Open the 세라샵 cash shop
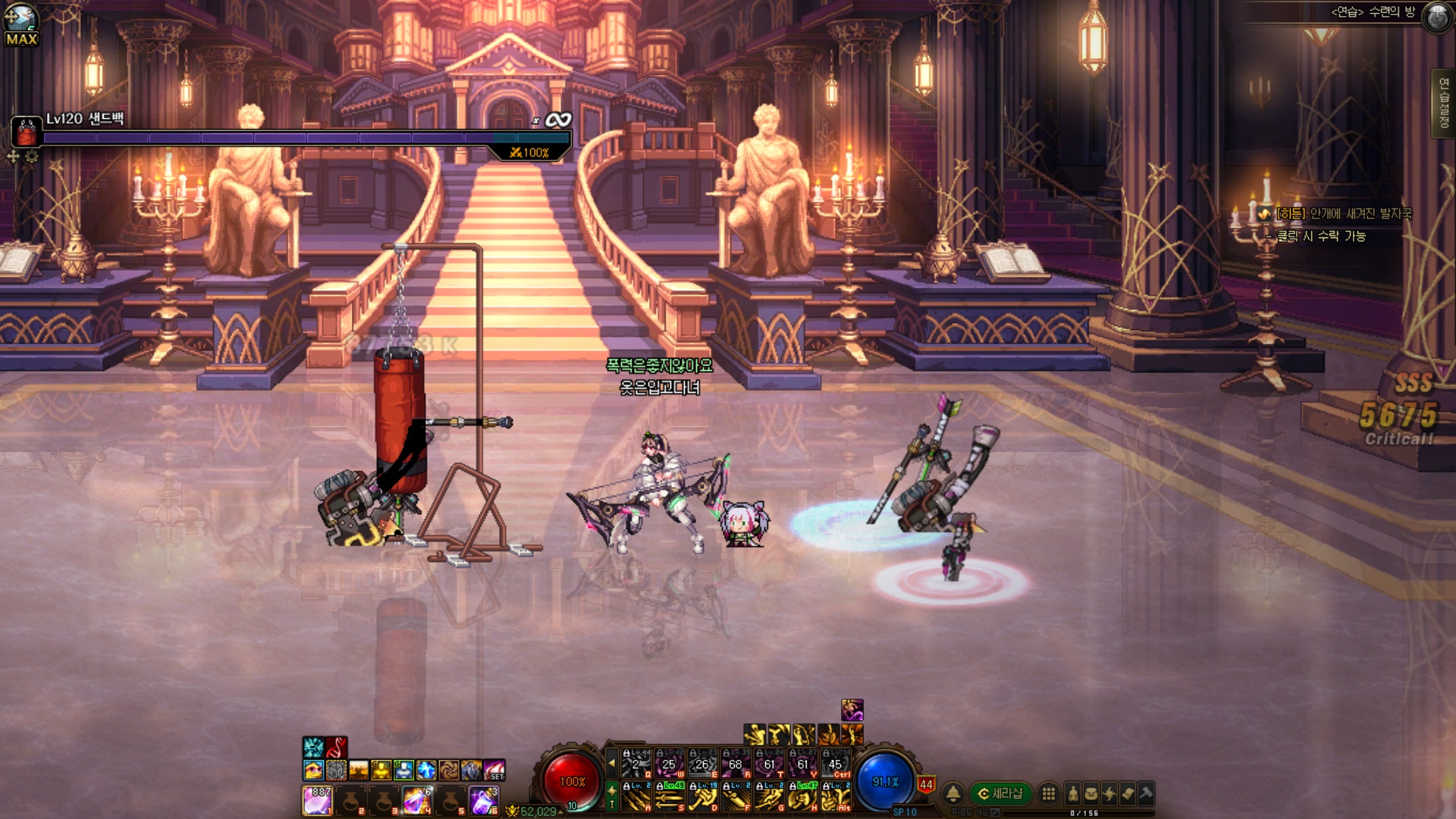This screenshot has height=819, width=1456. coord(1001,793)
